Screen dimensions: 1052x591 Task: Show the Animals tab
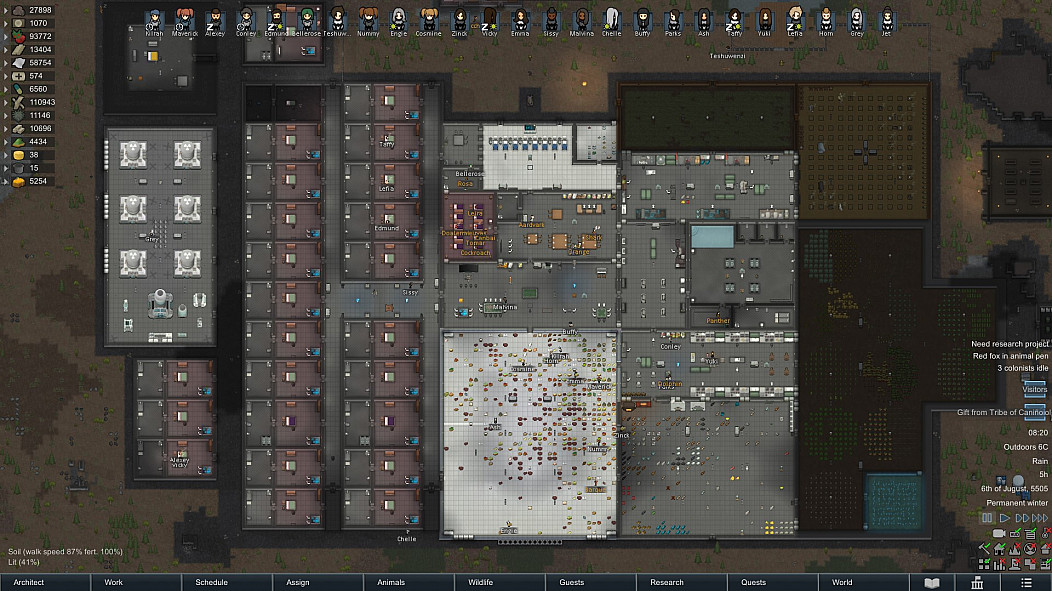click(391, 582)
